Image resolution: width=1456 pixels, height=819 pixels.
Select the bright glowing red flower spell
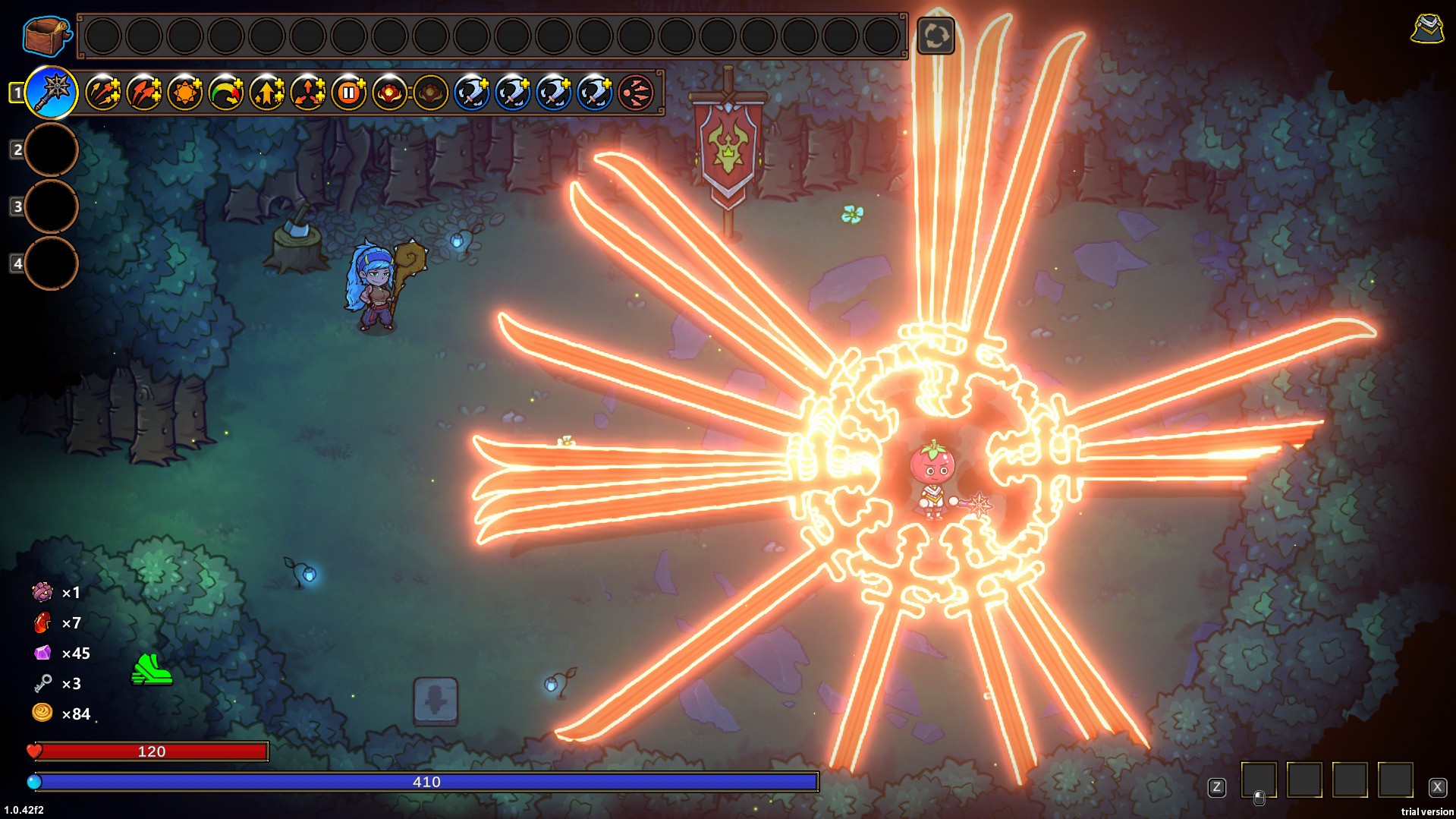point(390,93)
